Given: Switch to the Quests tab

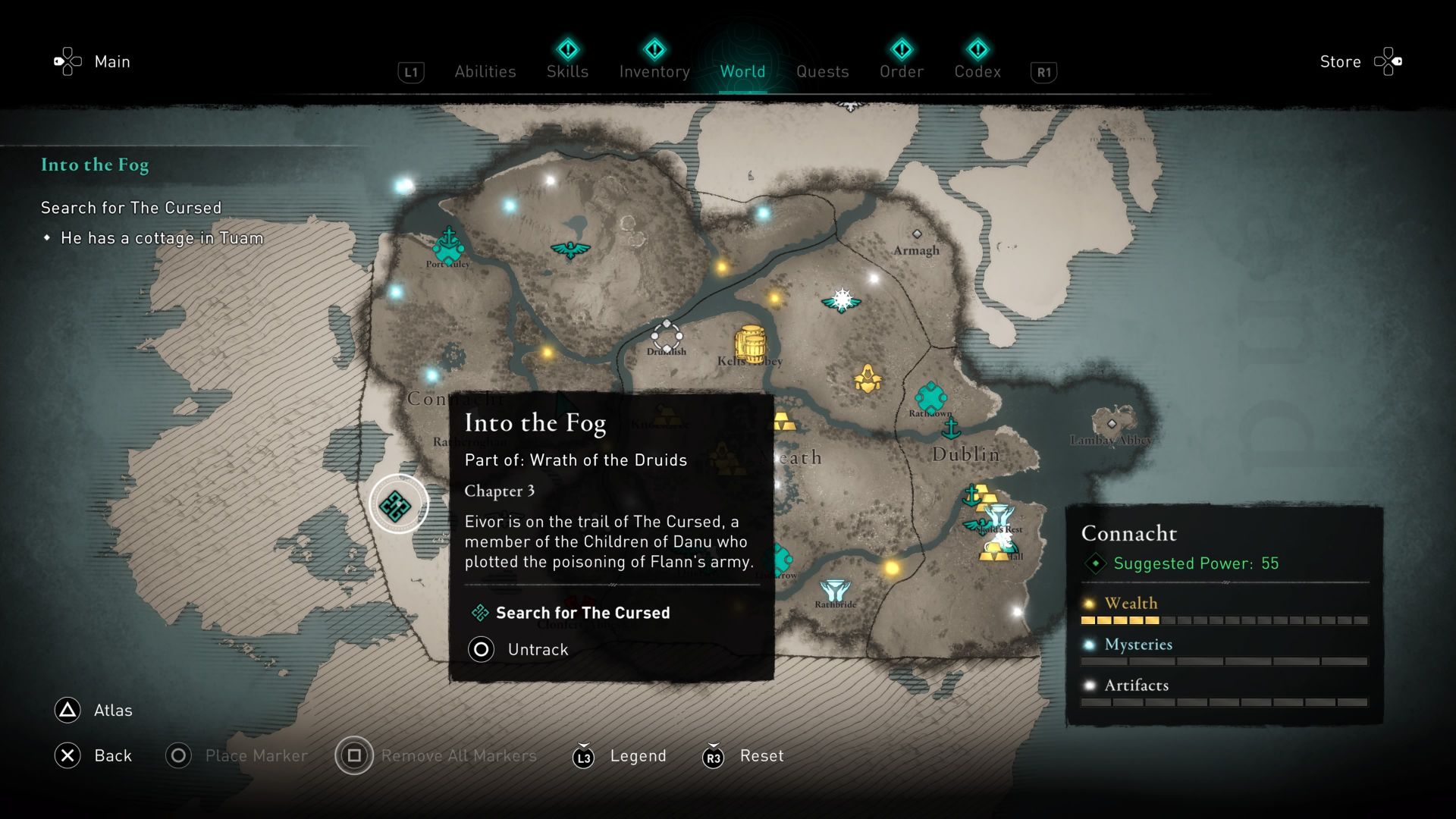Looking at the screenshot, I should click(823, 71).
